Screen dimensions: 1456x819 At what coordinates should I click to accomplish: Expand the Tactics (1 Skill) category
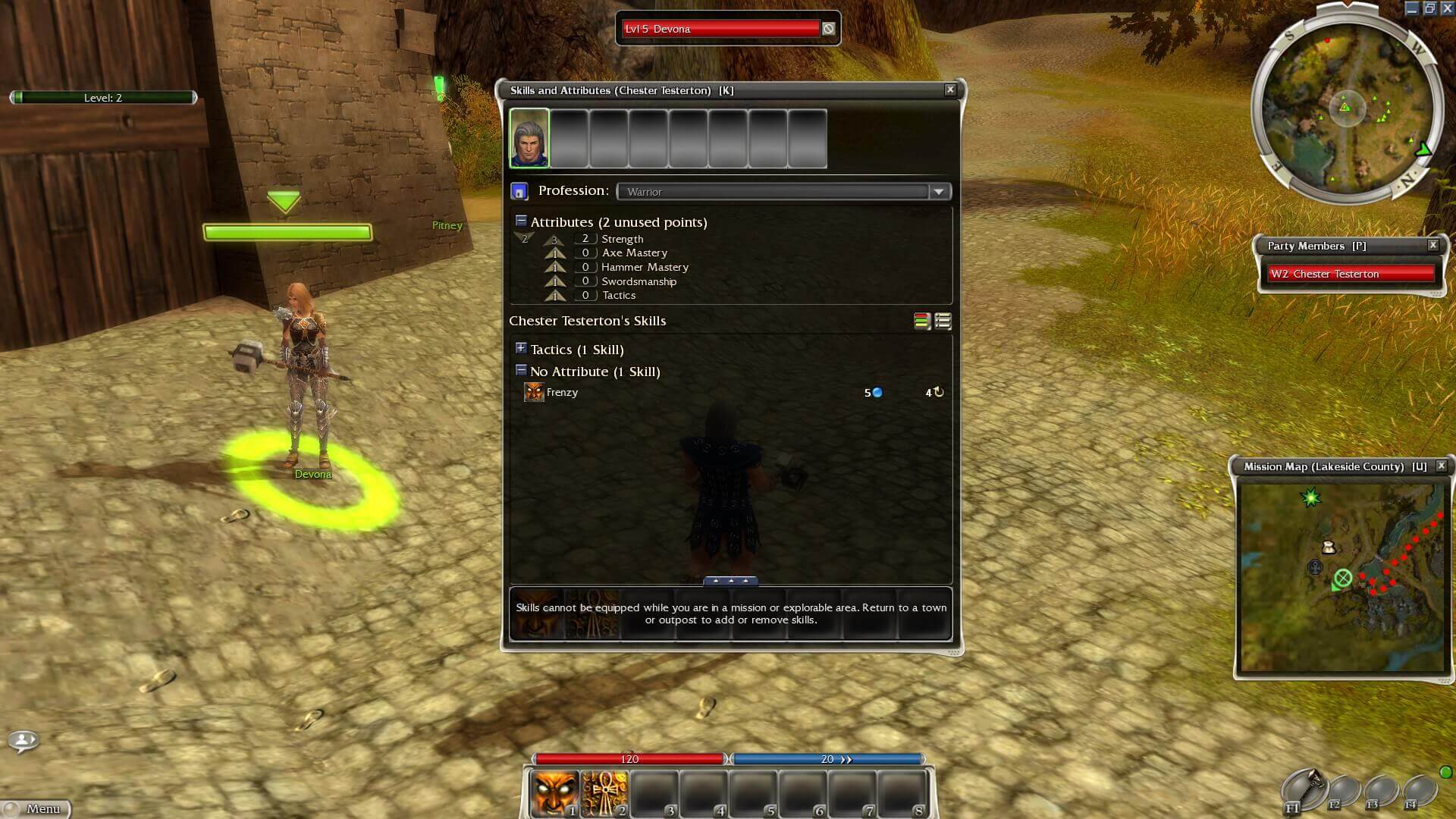point(521,349)
